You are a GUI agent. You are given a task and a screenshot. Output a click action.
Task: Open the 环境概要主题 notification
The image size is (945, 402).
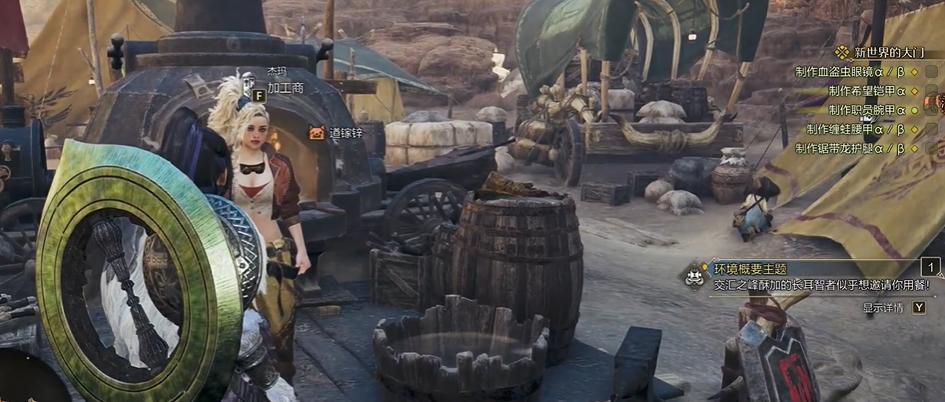pos(750,269)
